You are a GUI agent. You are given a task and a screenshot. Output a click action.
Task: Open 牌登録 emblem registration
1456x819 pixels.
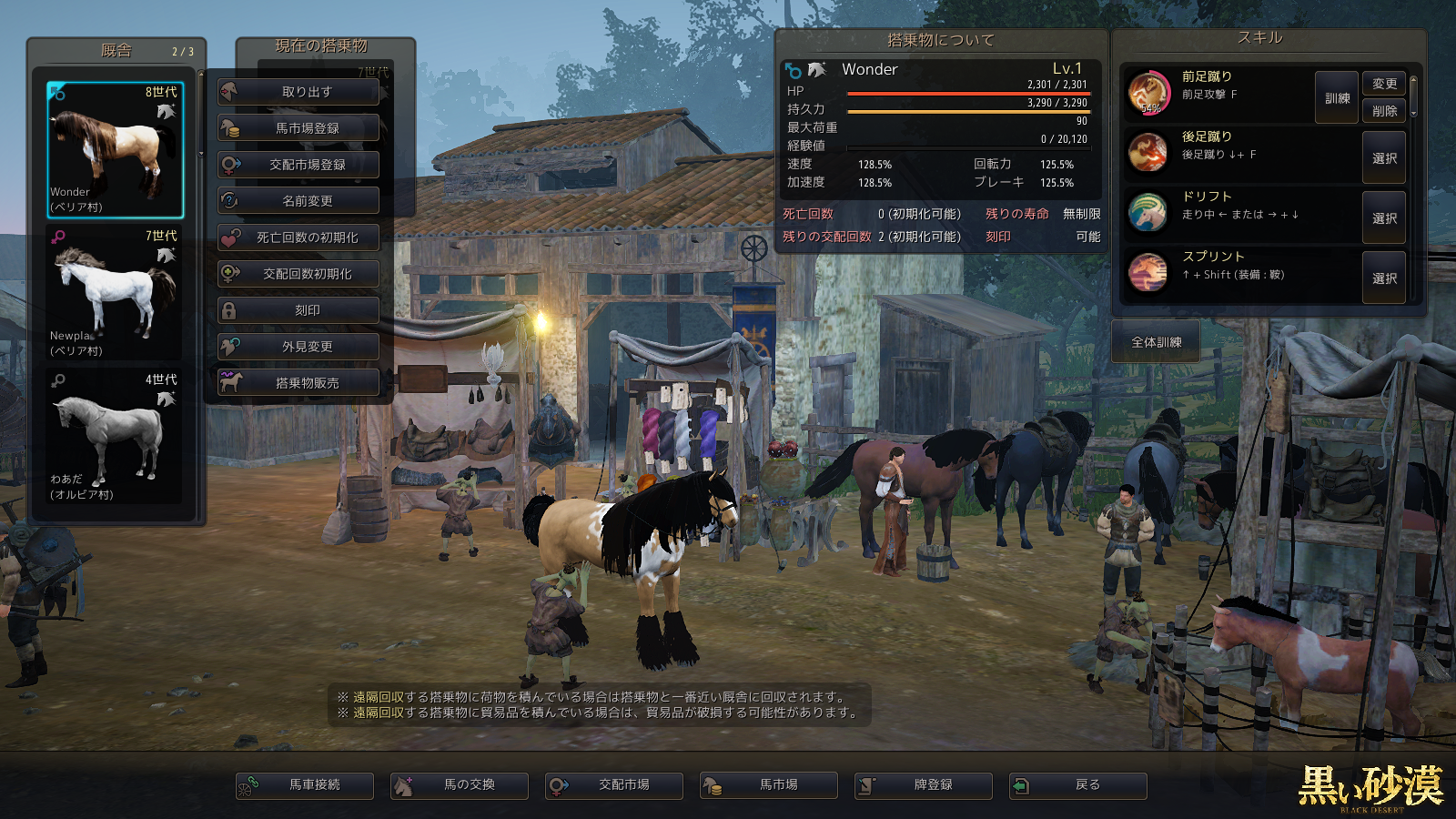[924, 785]
